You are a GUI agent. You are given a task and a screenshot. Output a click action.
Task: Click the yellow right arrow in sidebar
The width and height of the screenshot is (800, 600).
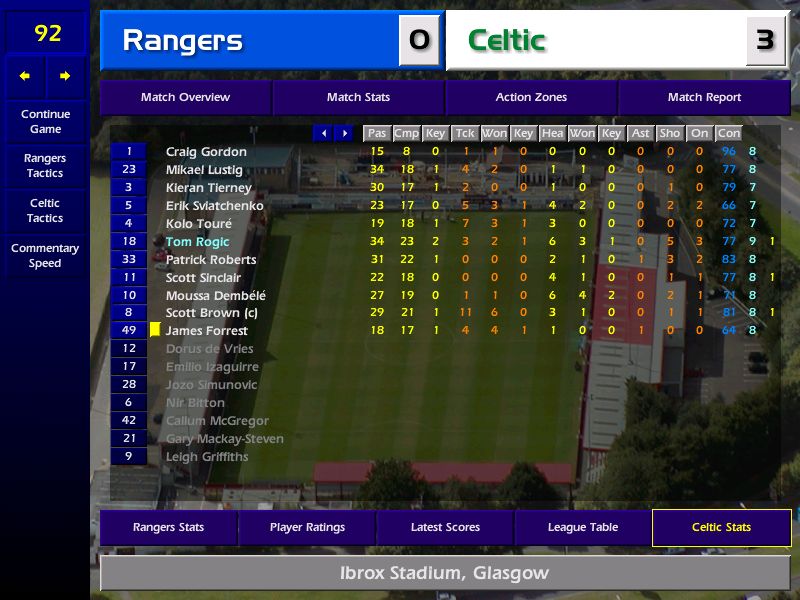[x=65, y=76]
